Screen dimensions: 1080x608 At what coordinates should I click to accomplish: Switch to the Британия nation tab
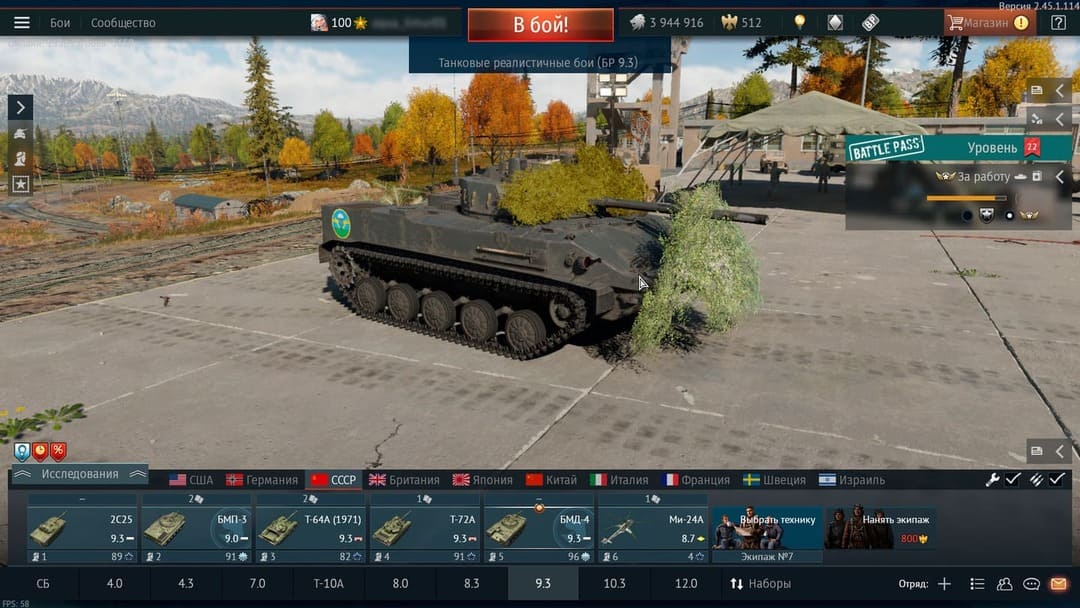click(x=404, y=480)
